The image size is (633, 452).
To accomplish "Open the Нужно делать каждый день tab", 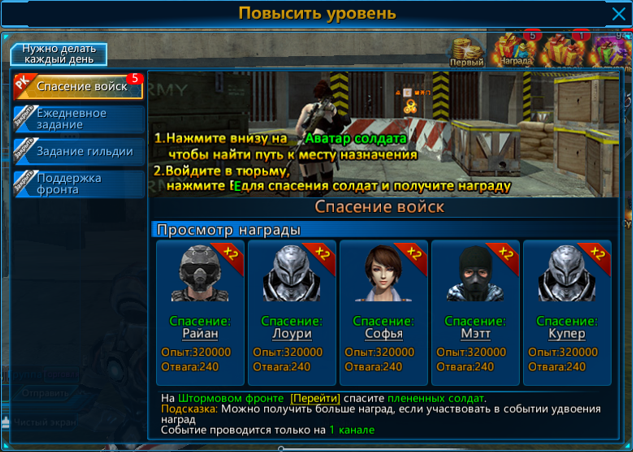I will pyautogui.click(x=59, y=54).
